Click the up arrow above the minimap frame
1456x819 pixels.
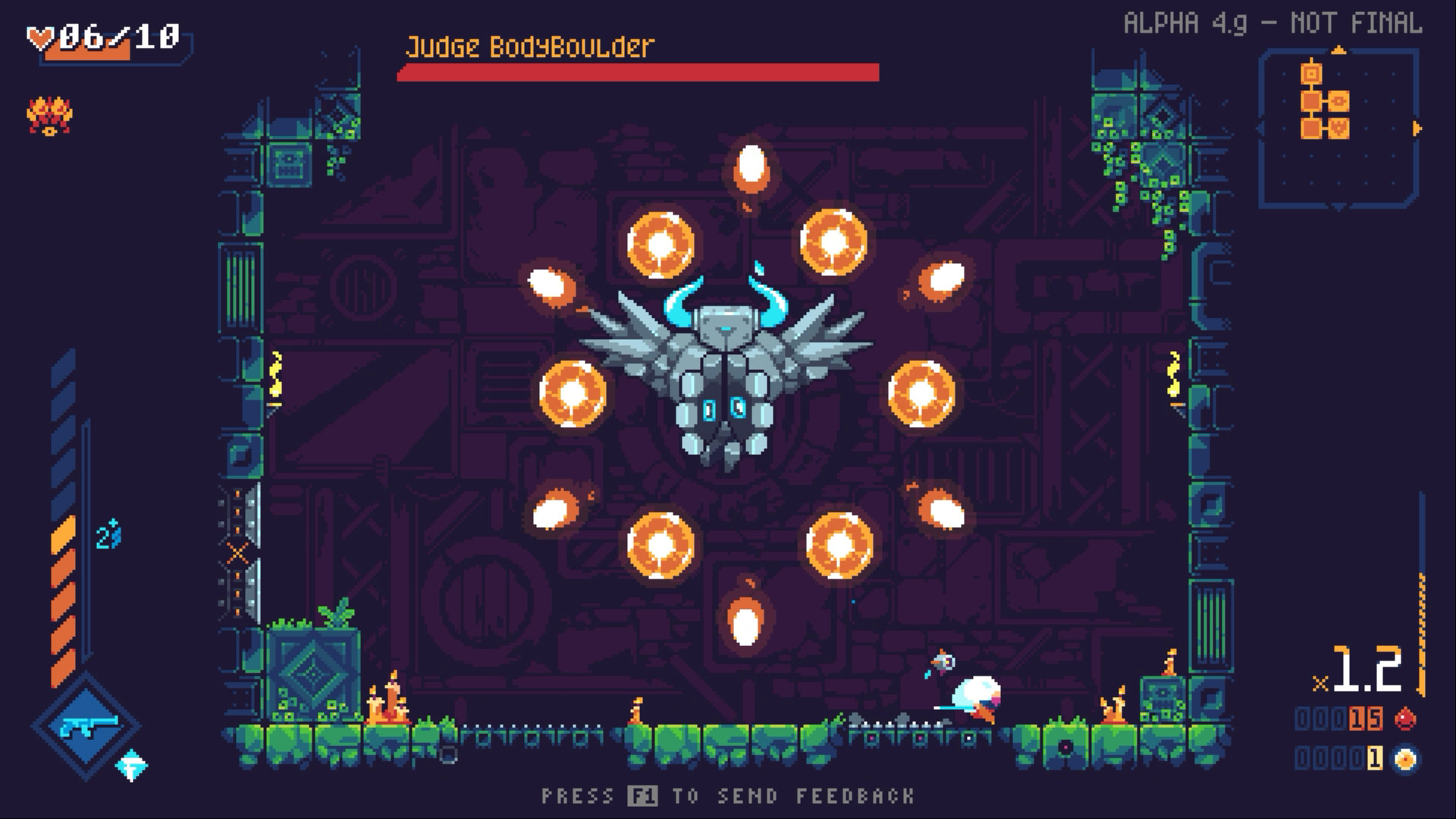(1339, 49)
